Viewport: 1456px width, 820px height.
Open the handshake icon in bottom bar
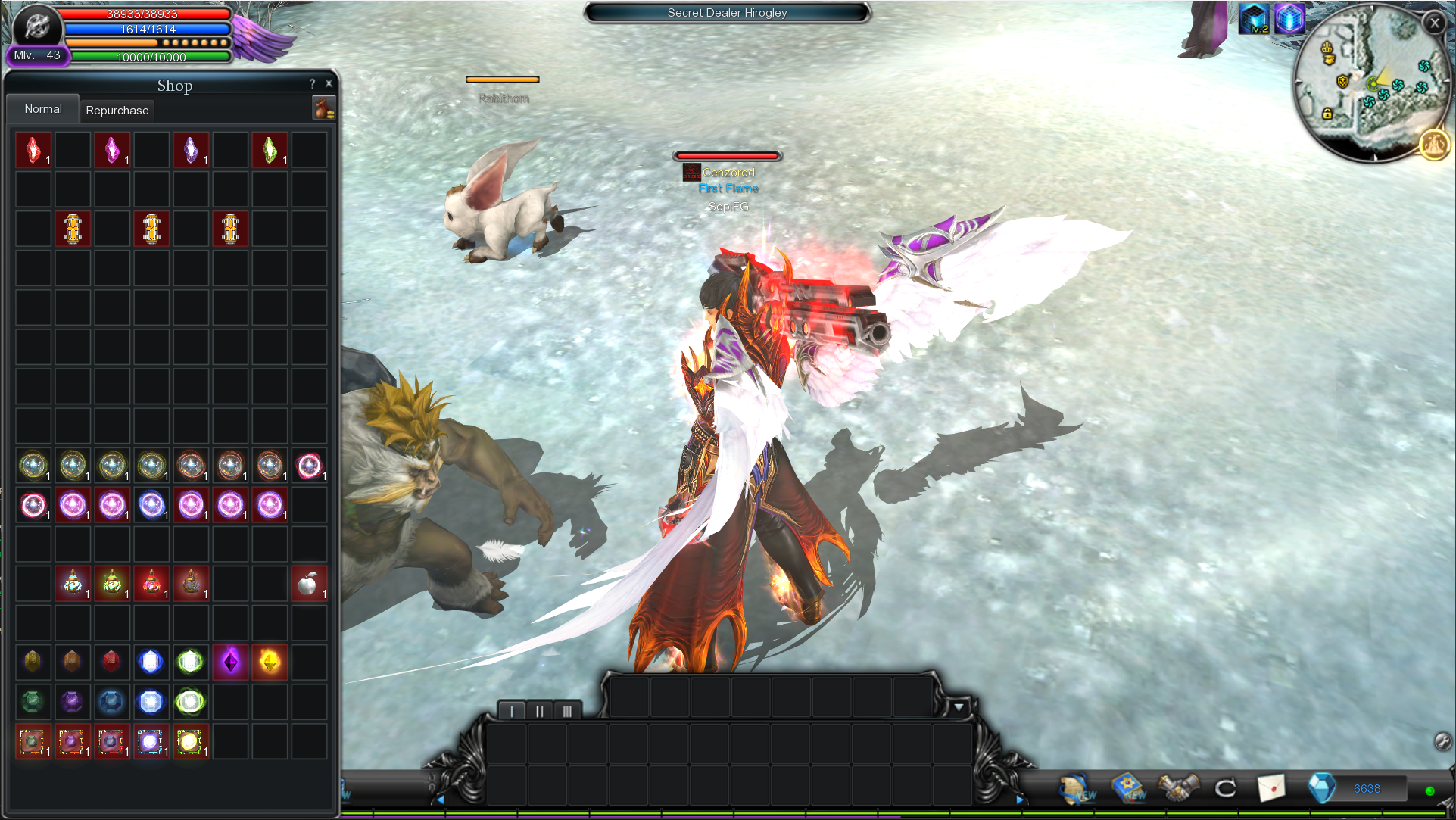tap(1179, 788)
